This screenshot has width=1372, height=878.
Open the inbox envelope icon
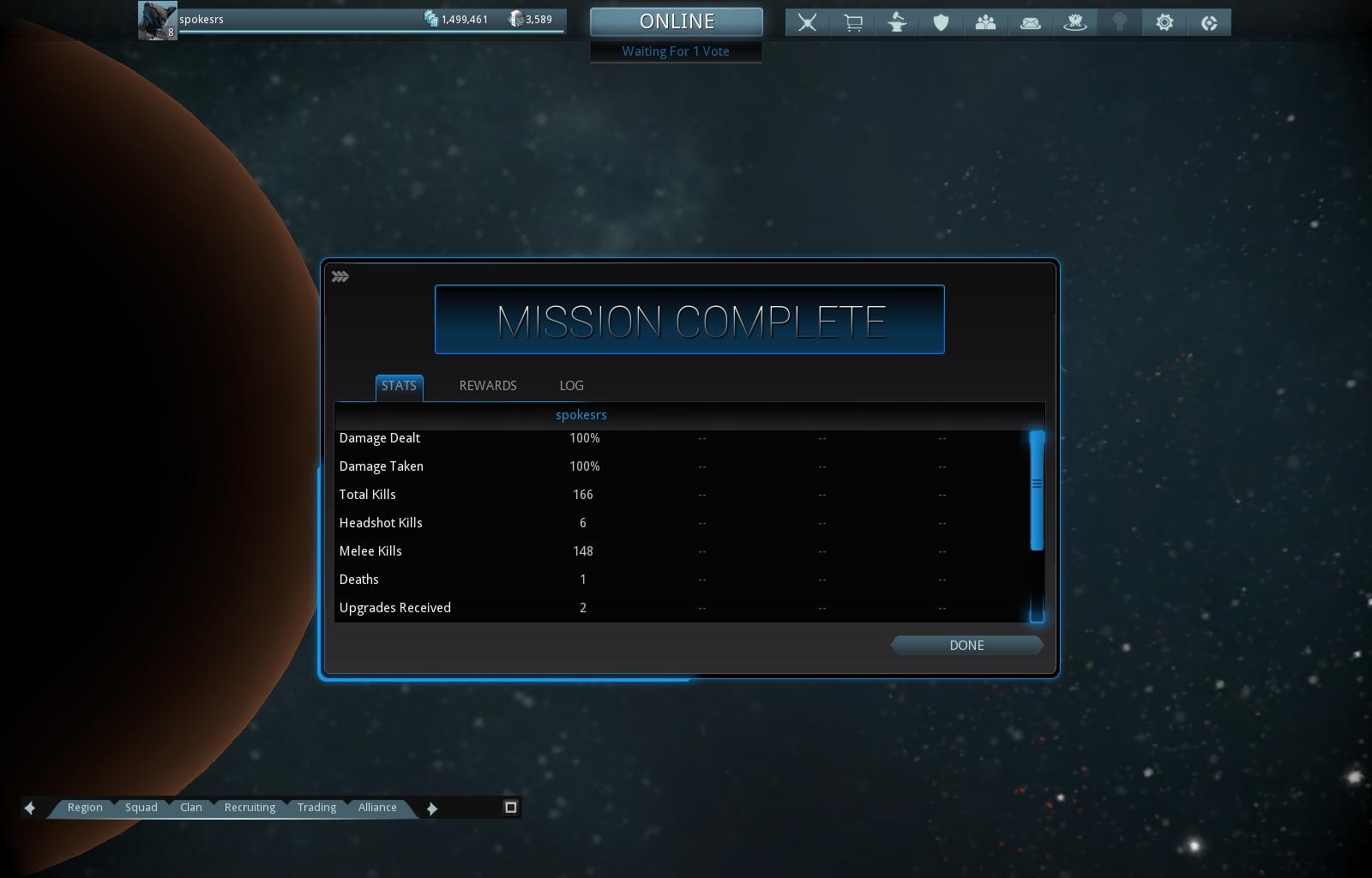coord(1031,22)
